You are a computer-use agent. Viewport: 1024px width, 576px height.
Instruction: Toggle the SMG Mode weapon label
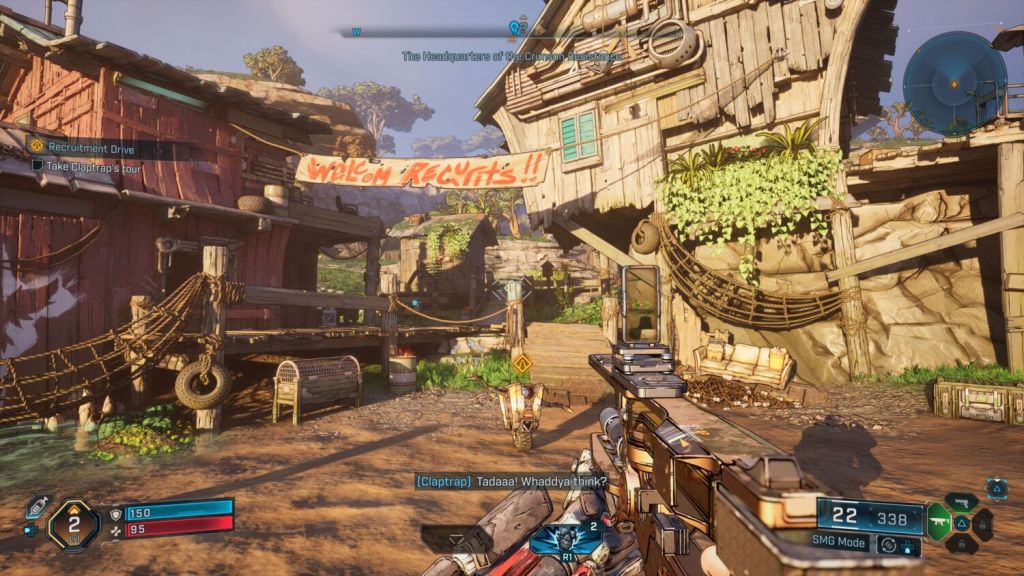coord(838,540)
